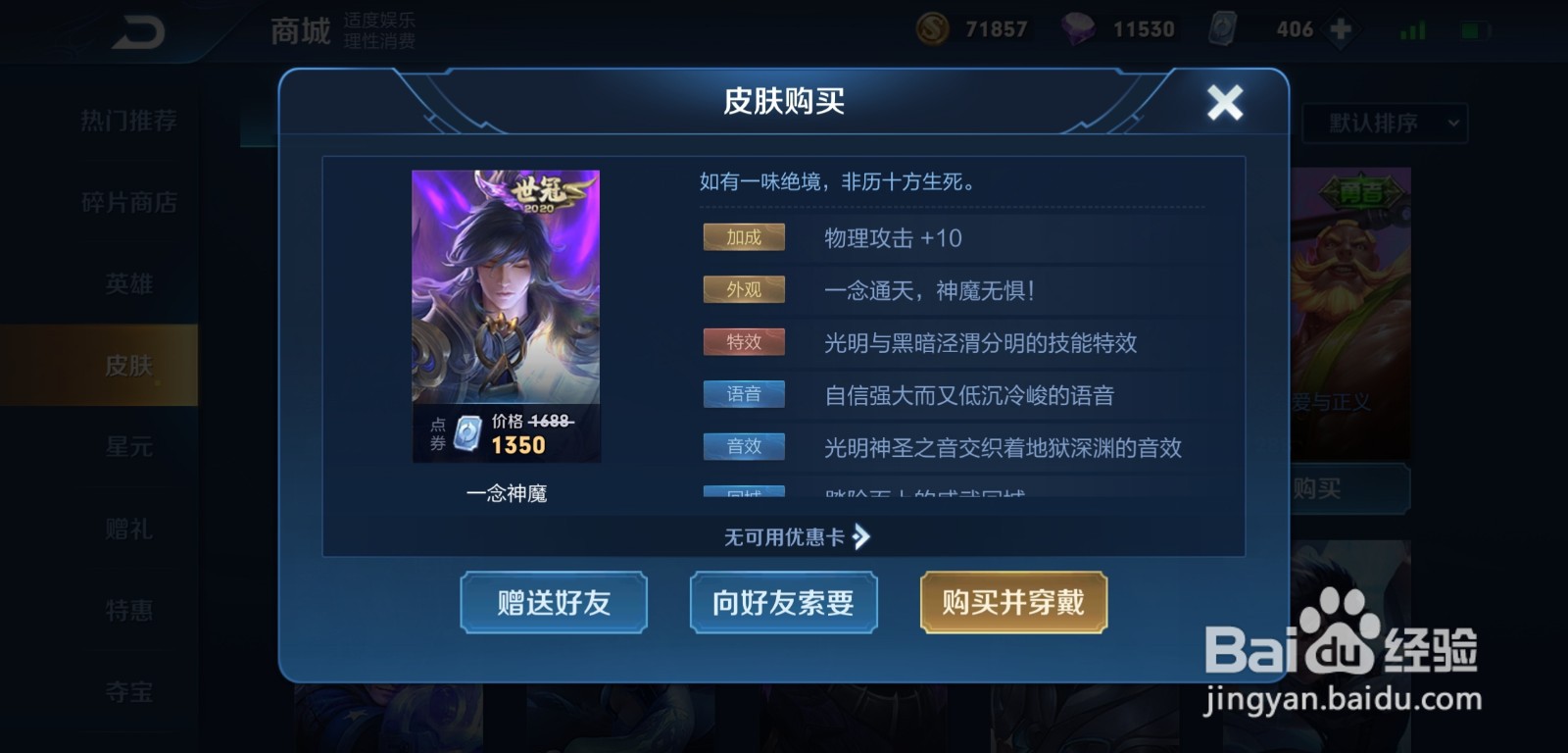This screenshot has width=1568, height=753.
Task: Select the 音效 sound-effect tag
Action: (x=744, y=446)
